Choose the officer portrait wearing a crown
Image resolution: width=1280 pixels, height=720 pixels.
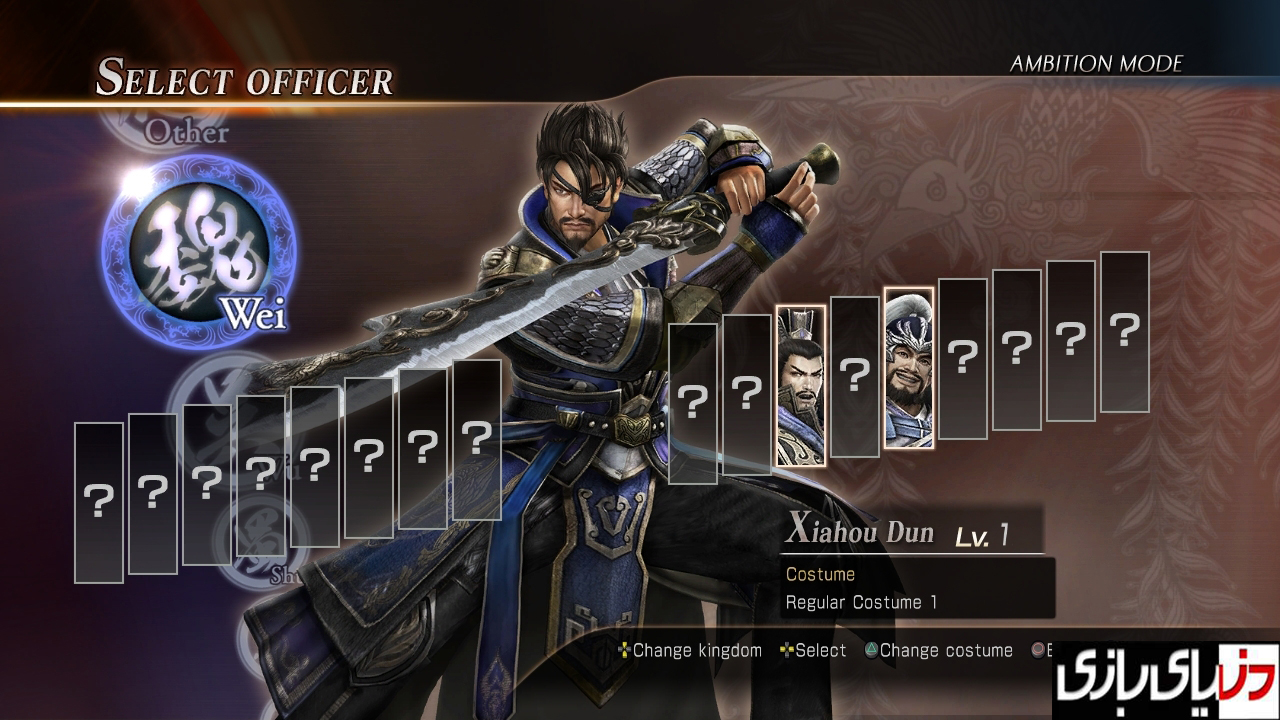801,385
